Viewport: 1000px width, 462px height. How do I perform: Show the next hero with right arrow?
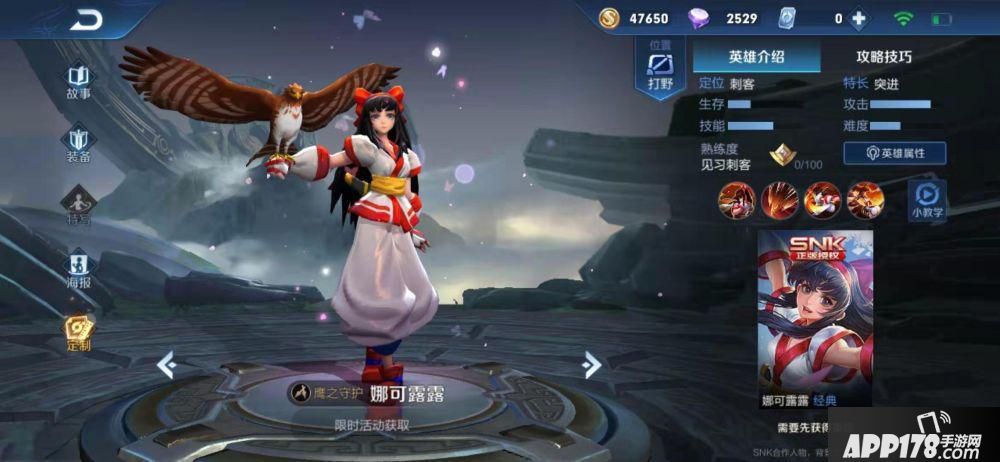pos(592,366)
